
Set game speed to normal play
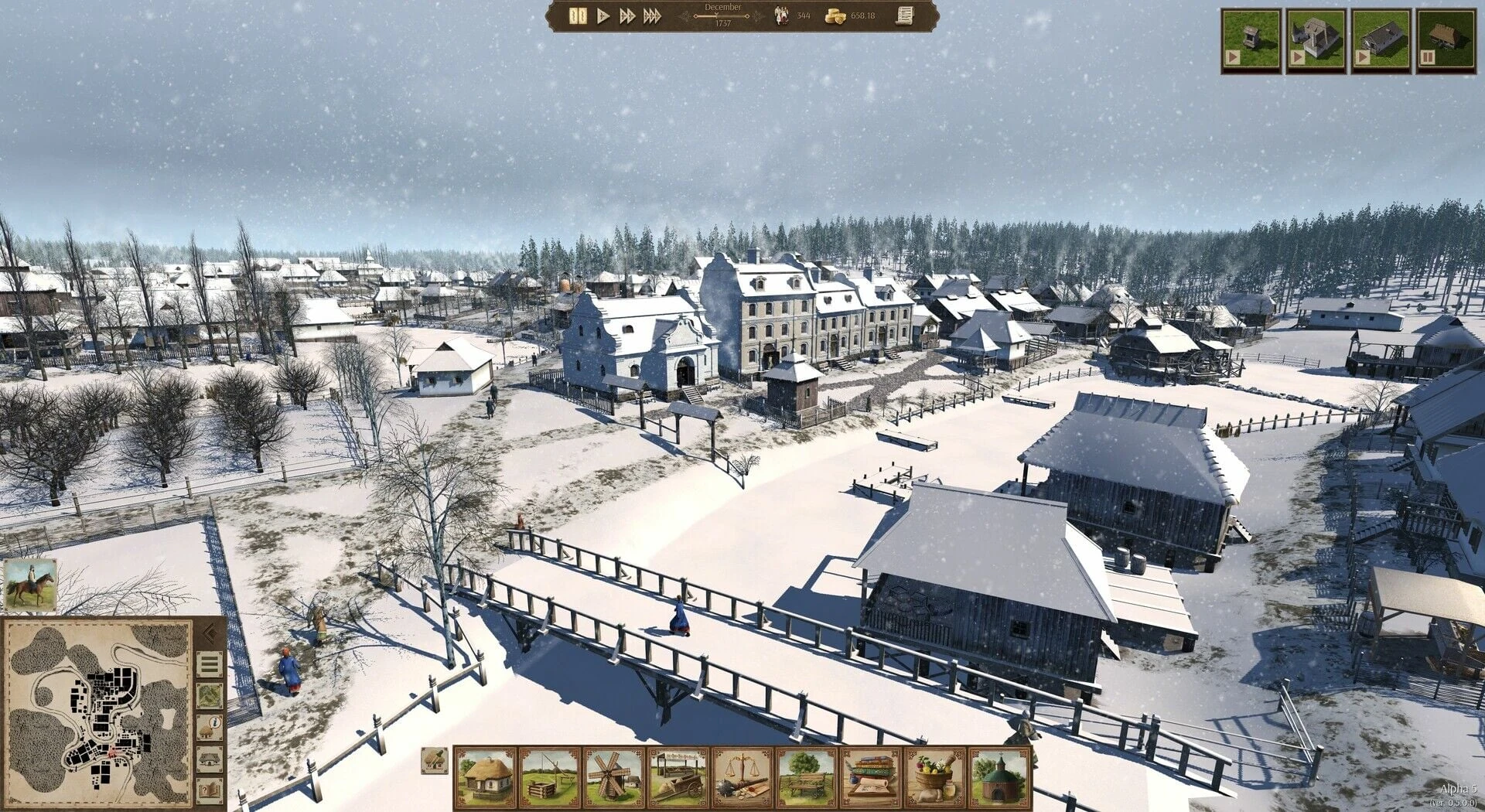tap(603, 16)
